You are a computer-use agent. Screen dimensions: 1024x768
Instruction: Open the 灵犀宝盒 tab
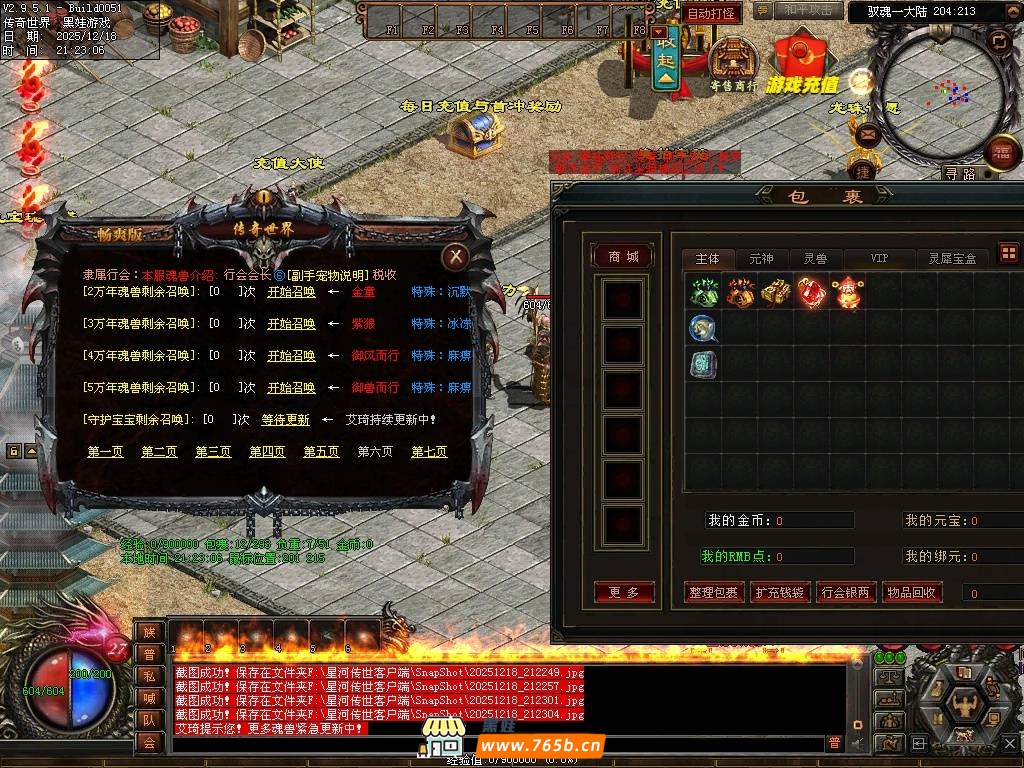pyautogui.click(x=951, y=259)
